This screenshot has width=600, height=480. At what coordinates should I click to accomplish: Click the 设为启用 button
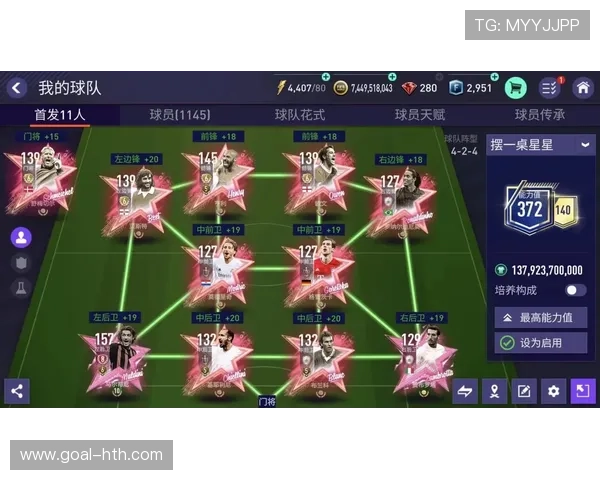click(541, 343)
